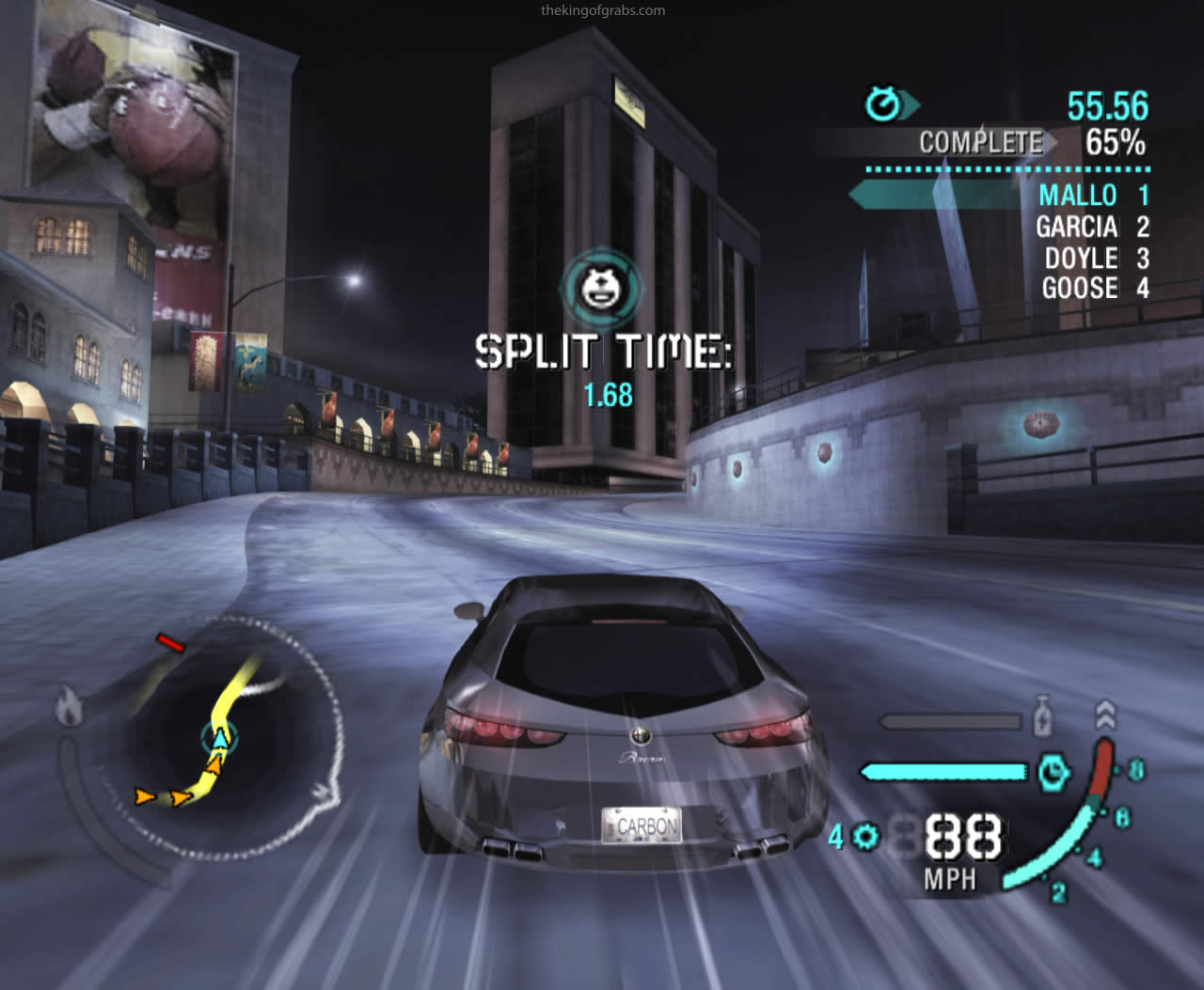Click the upshift double-arrow indicator
Viewport: 1204px width, 990px height.
pos(1104,715)
